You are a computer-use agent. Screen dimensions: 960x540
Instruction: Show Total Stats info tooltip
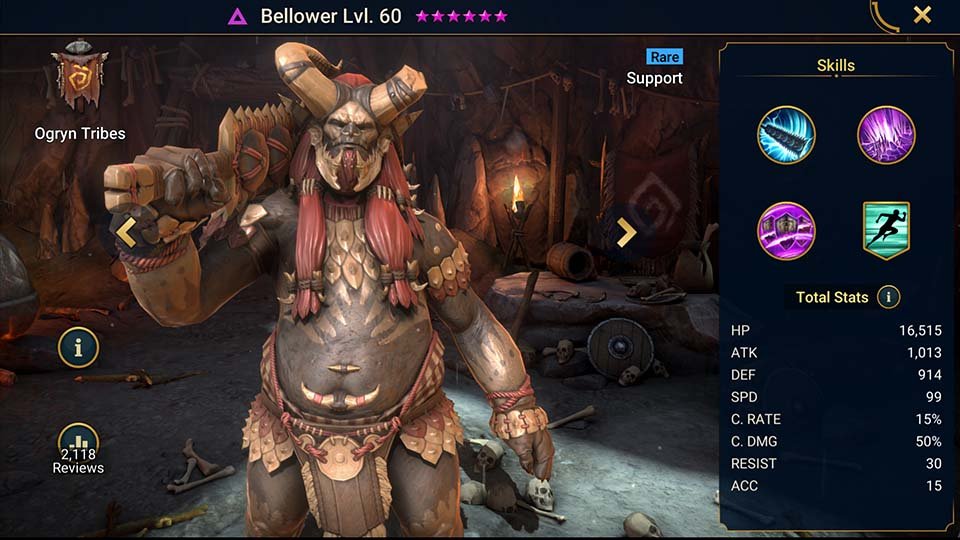pyautogui.click(x=888, y=297)
